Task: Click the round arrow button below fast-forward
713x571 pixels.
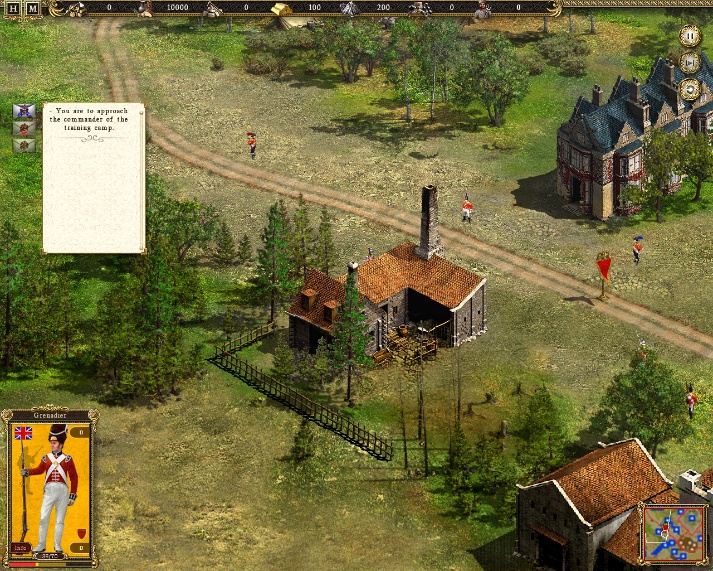Action: click(689, 89)
